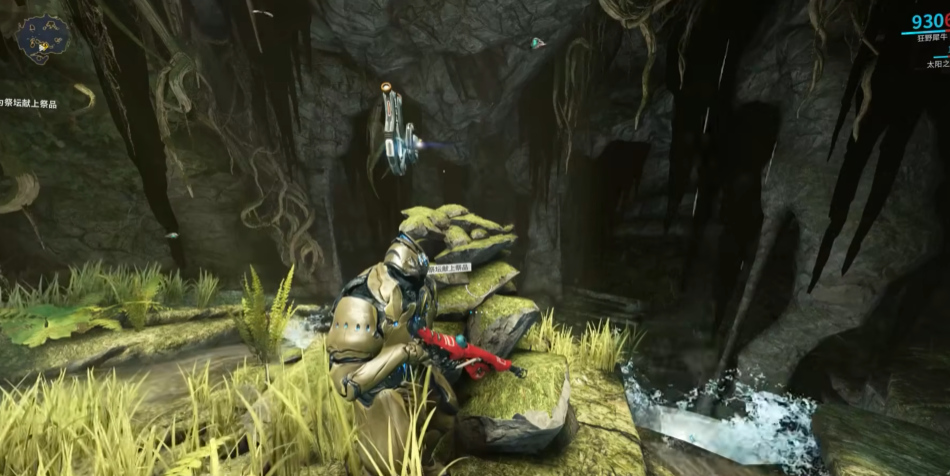The image size is (950, 476).
Task: Select the altar offering objective text
Action: [28, 102]
